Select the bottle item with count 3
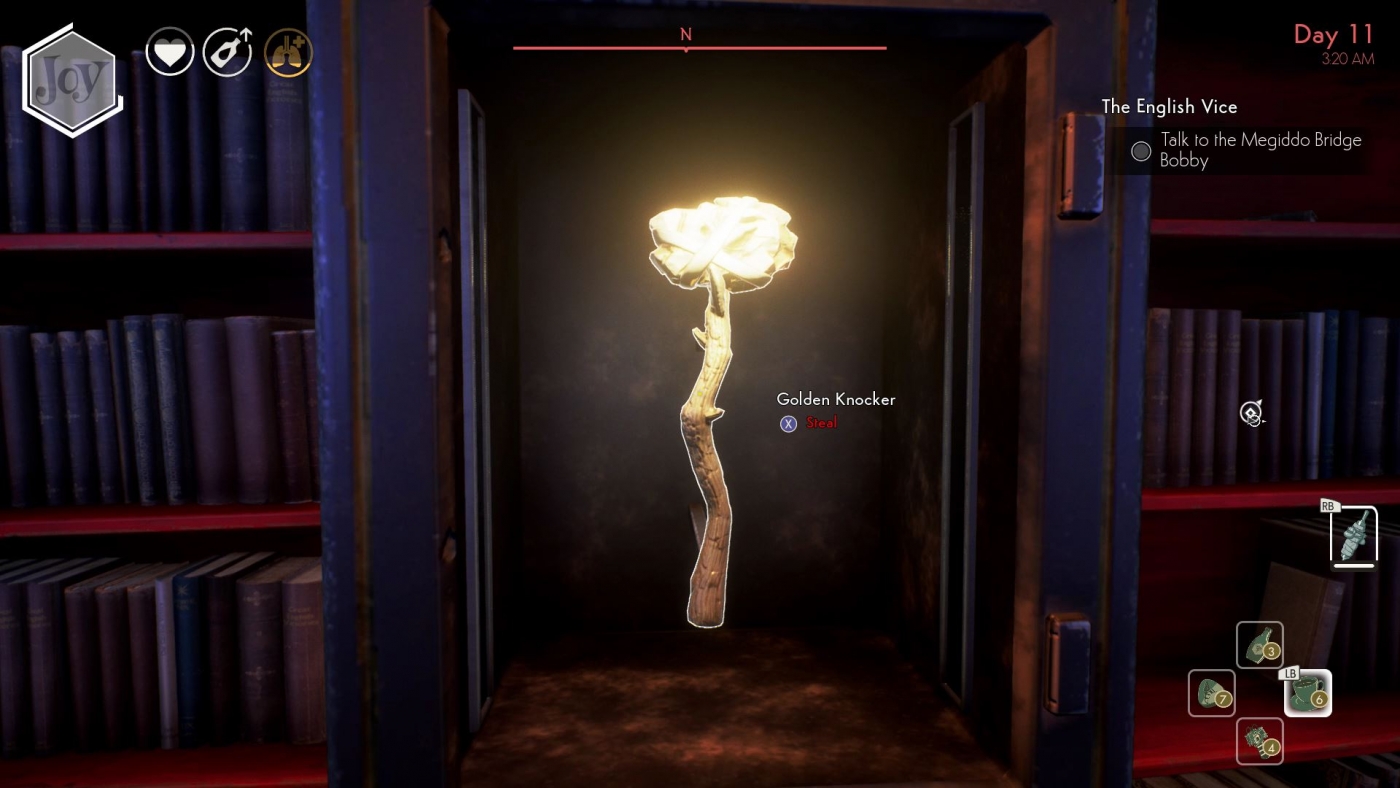 (x=1259, y=644)
